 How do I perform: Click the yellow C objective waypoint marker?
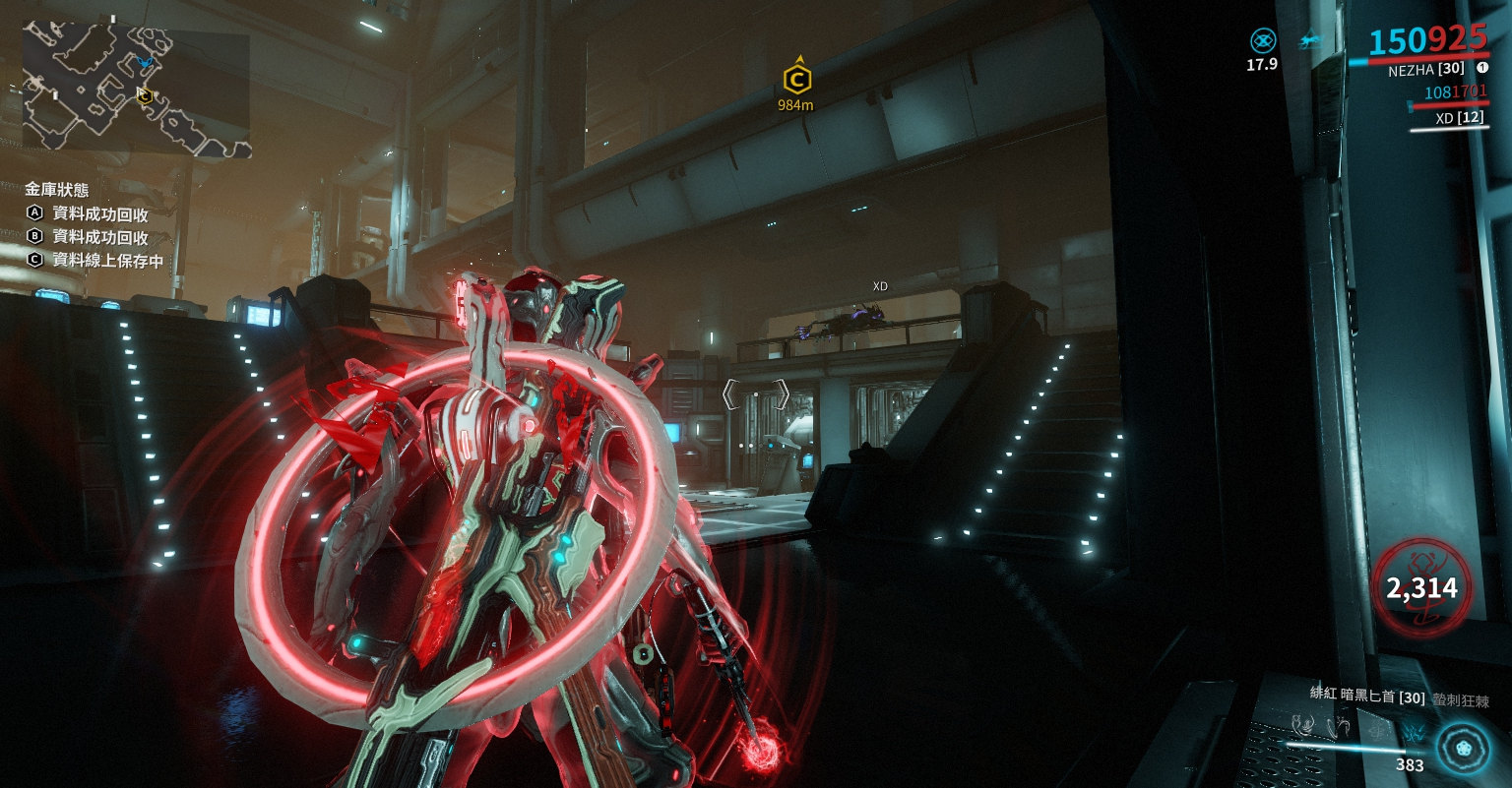click(x=796, y=80)
